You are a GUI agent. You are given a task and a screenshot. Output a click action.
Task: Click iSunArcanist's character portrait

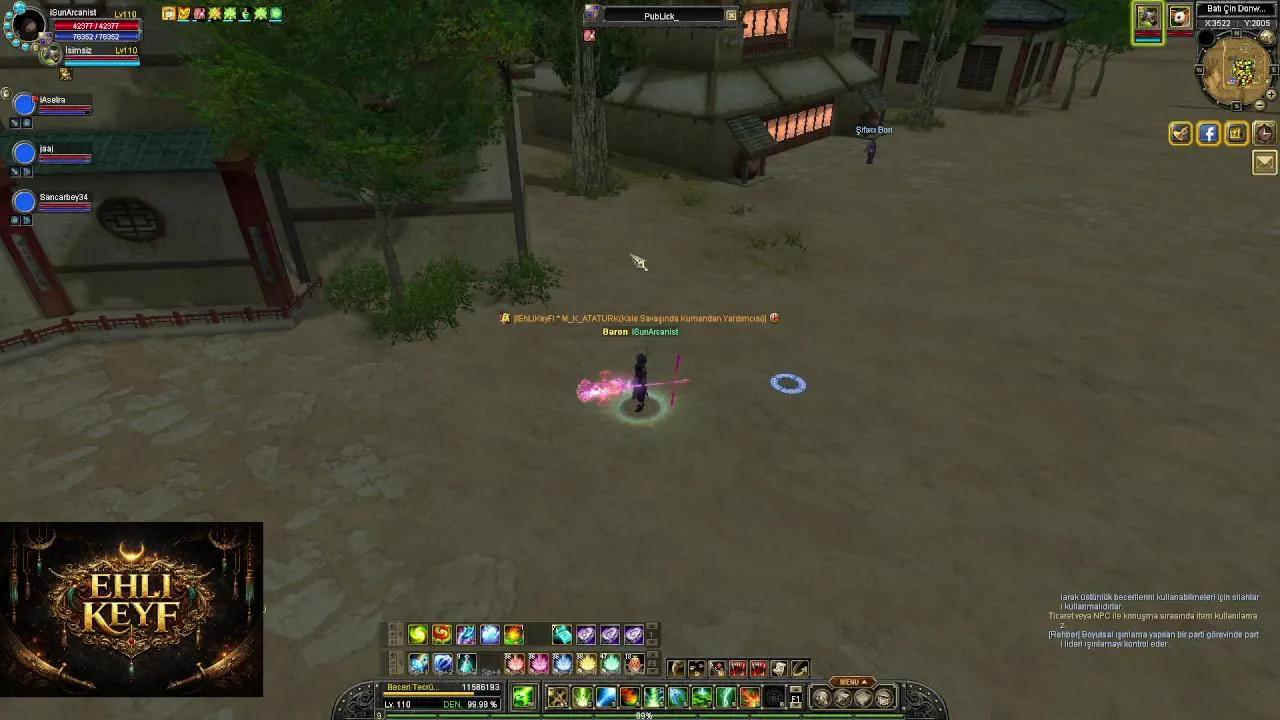click(x=30, y=26)
